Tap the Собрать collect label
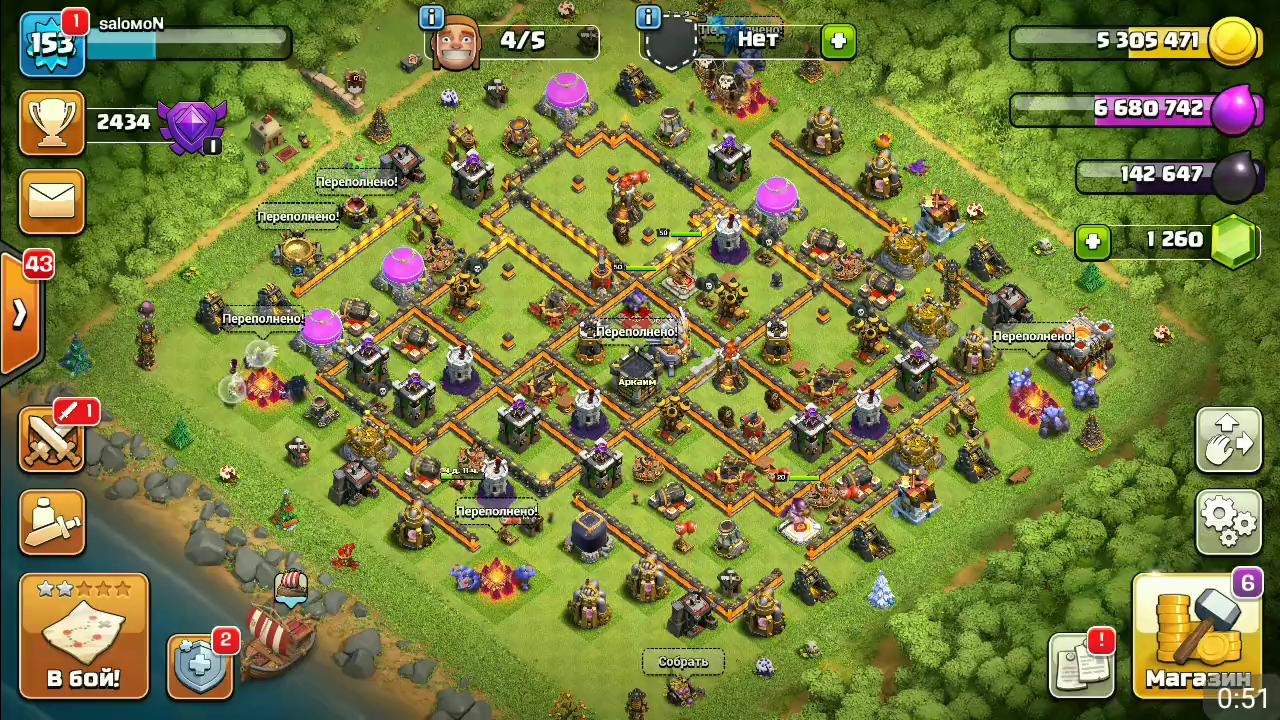Screen dimensions: 1280x720 [683, 662]
